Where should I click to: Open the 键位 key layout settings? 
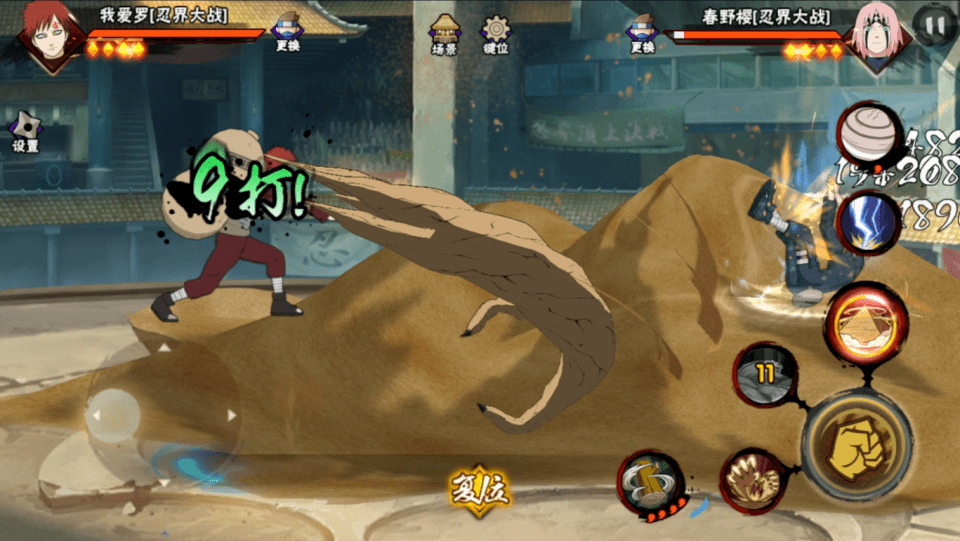coord(495,34)
